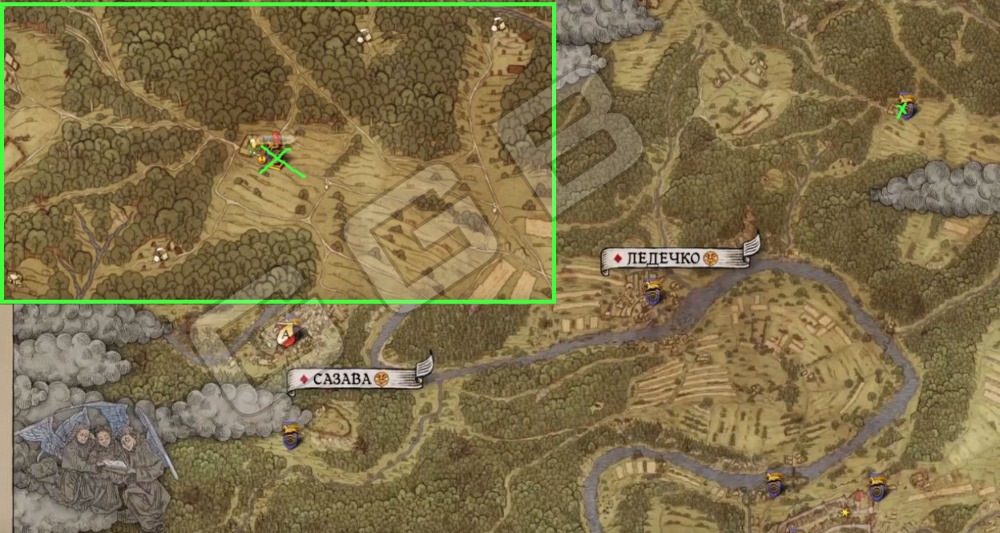
Task: Pick the shield marker south of the Сазава banner
Action: click(291, 435)
